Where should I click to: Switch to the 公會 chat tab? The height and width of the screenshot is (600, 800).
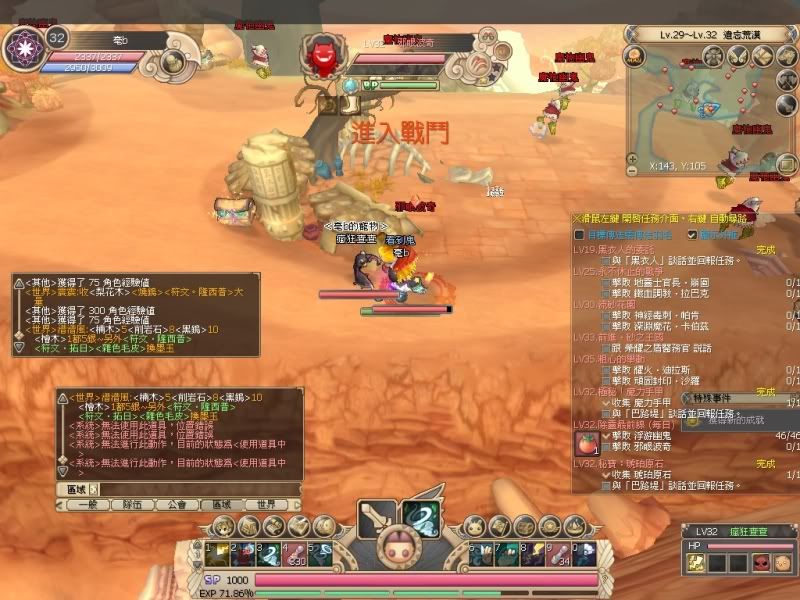tap(175, 505)
